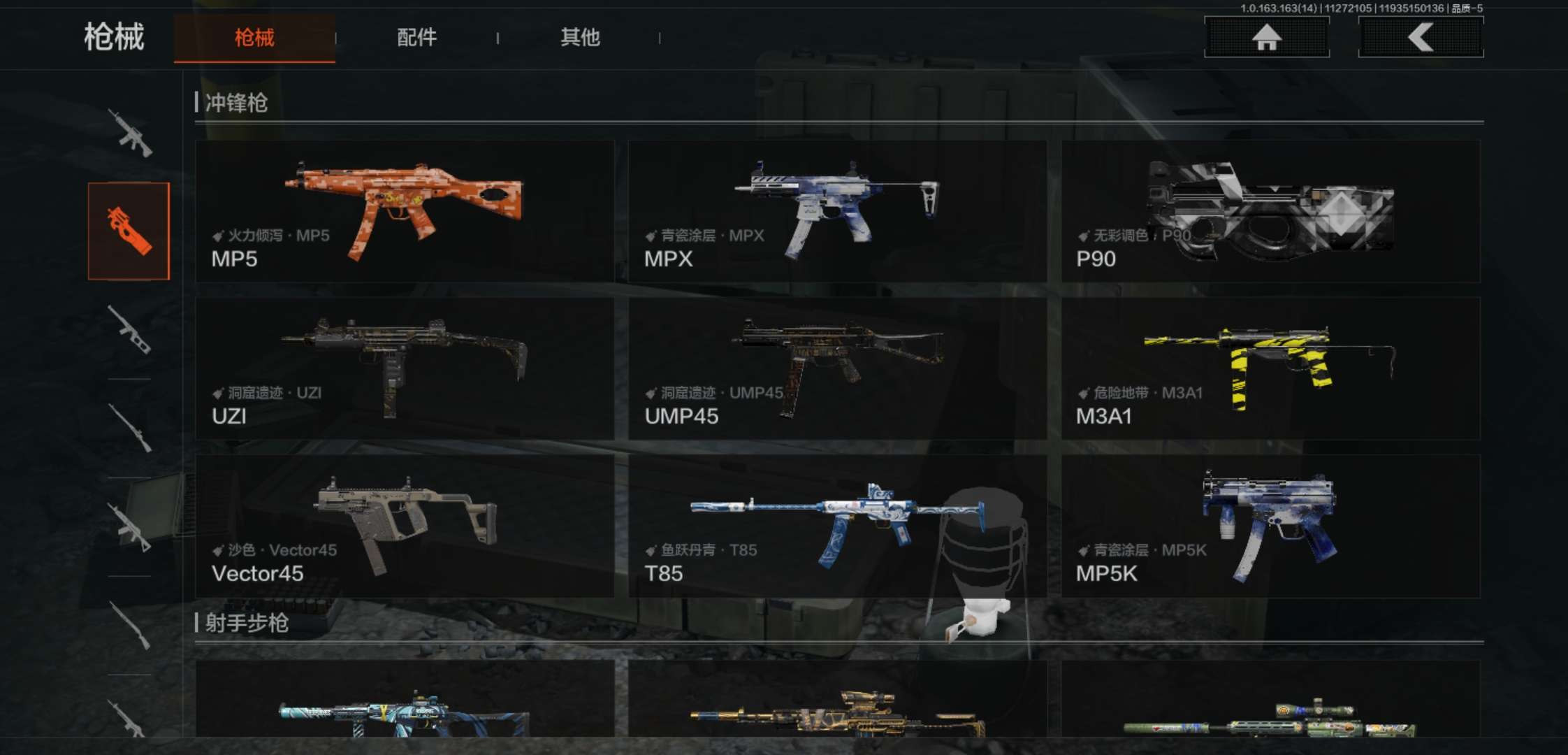This screenshot has height=755, width=1568.
Task: Click the back arrow button
Action: [1420, 37]
